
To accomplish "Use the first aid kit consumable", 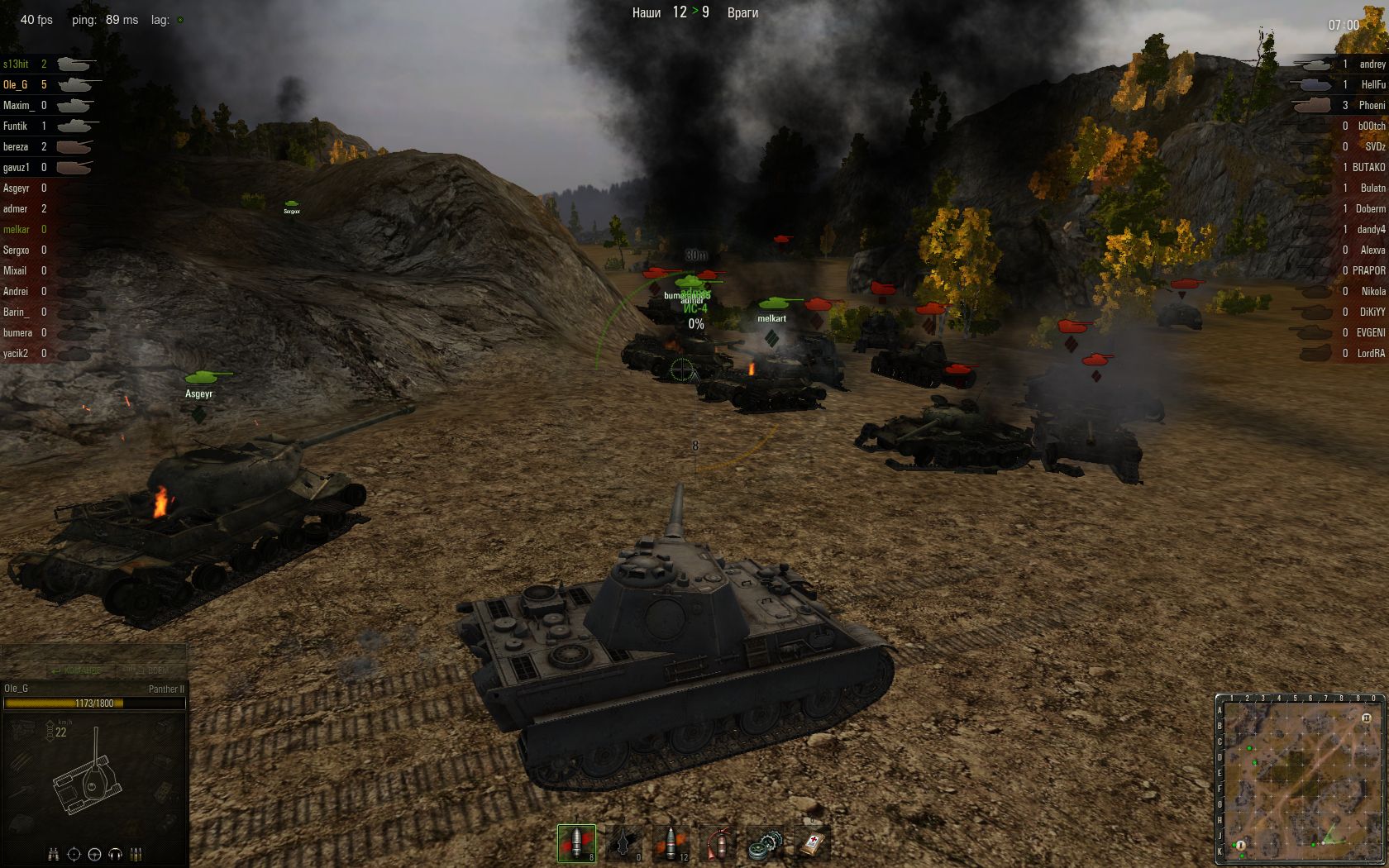I will click(x=811, y=843).
